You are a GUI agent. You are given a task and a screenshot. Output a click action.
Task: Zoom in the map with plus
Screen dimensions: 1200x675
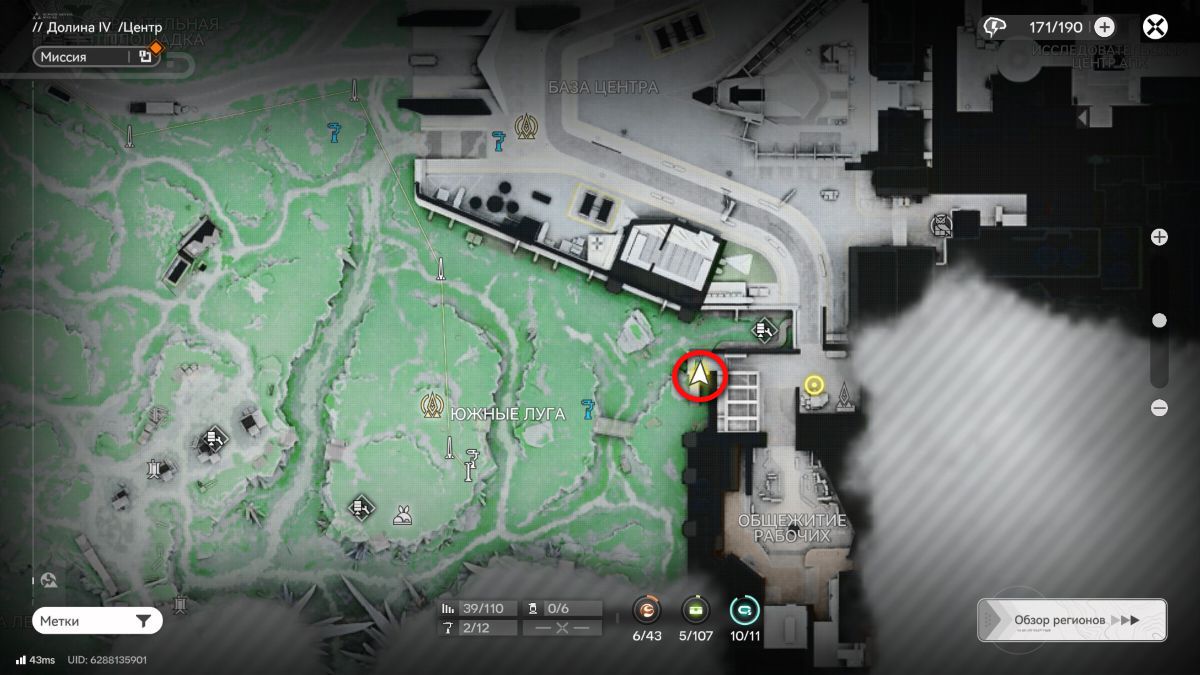[1159, 237]
